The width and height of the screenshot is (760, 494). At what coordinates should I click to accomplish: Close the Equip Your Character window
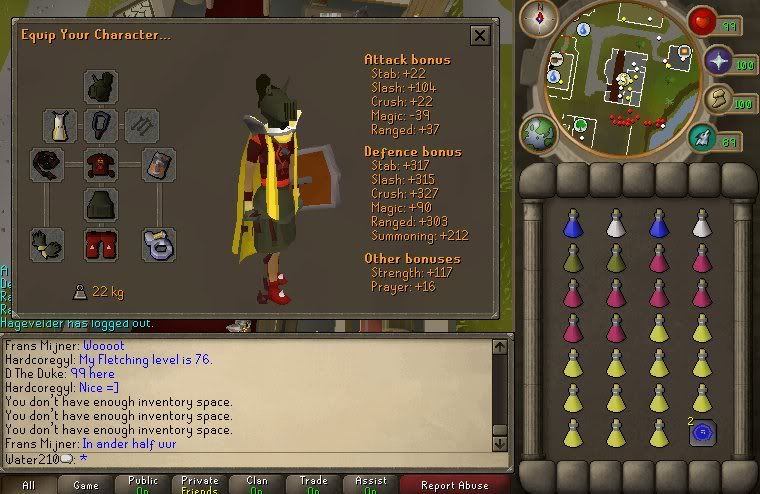pyautogui.click(x=480, y=36)
